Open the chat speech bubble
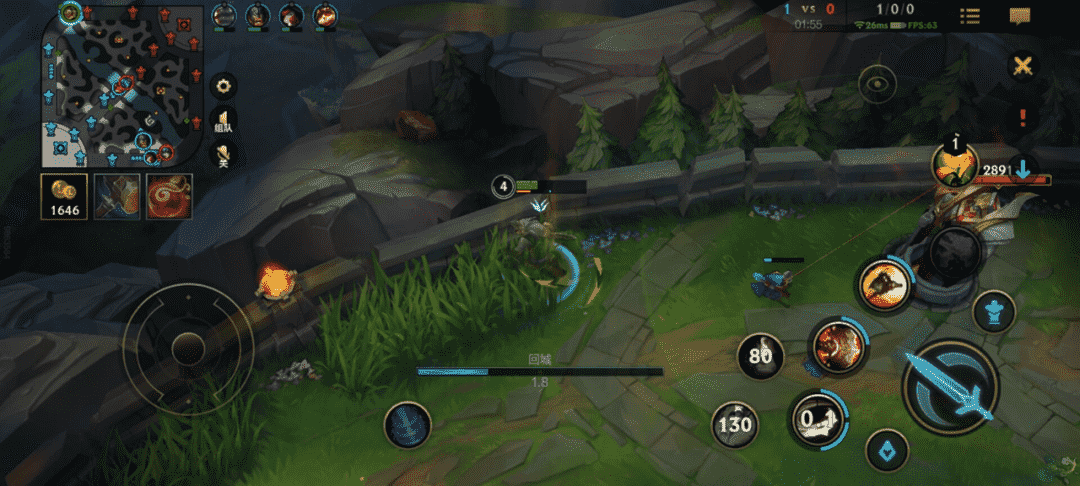1080x486 pixels. [x=1021, y=16]
